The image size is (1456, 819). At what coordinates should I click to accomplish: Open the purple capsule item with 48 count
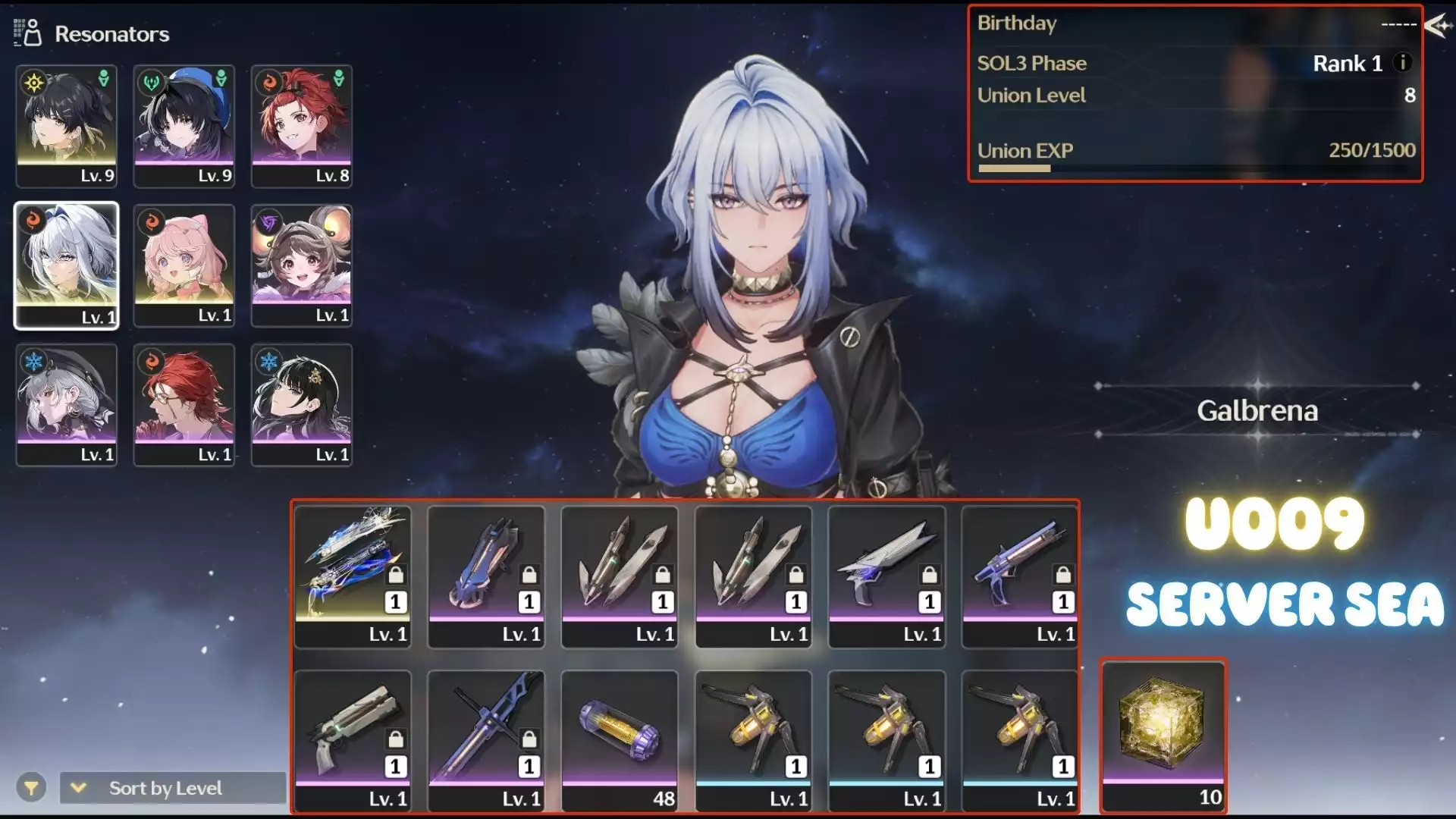[620, 740]
